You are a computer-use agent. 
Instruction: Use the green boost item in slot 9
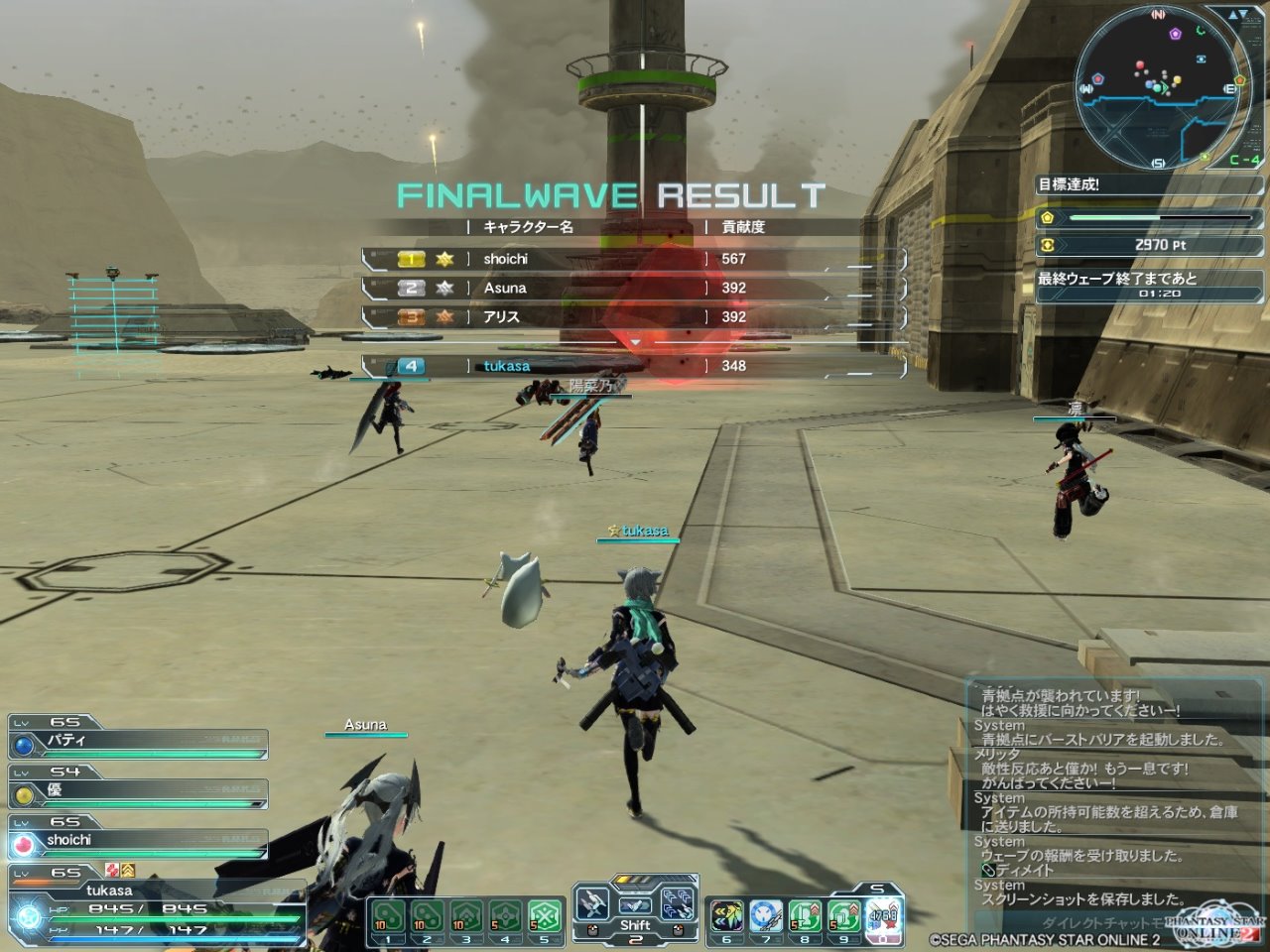(843, 916)
